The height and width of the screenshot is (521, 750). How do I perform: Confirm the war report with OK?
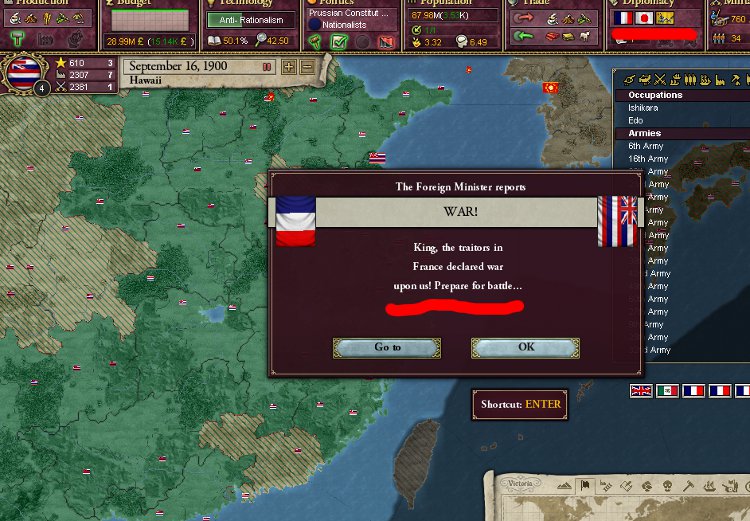point(524,347)
